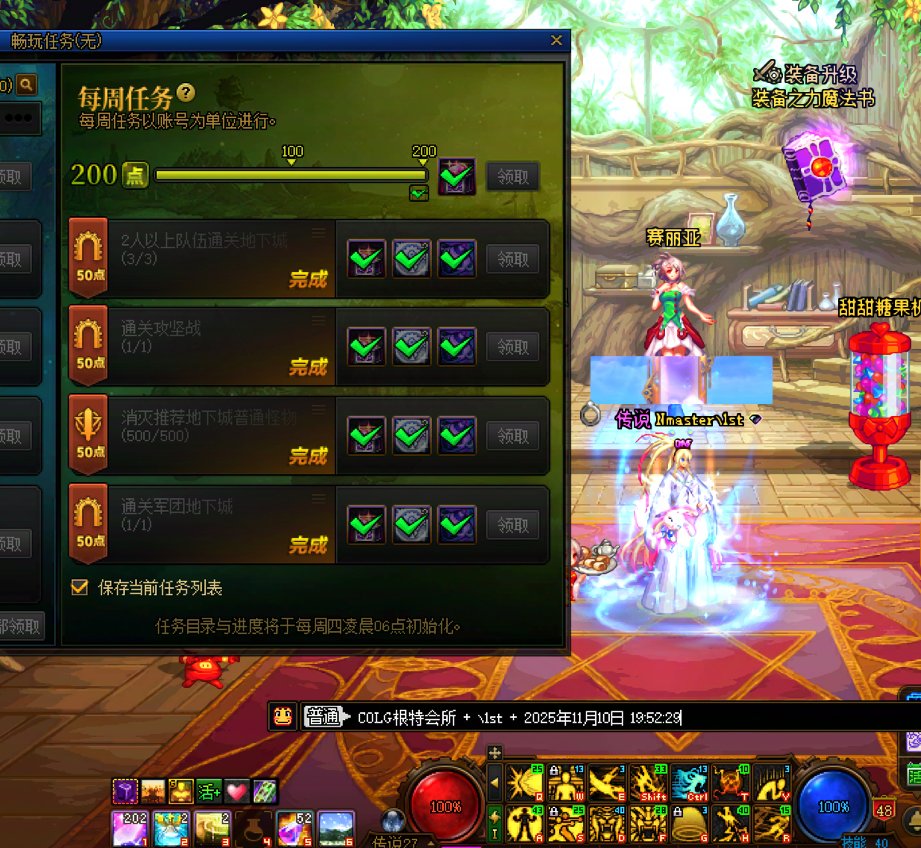Open the chat emoji face button

[x=284, y=716]
